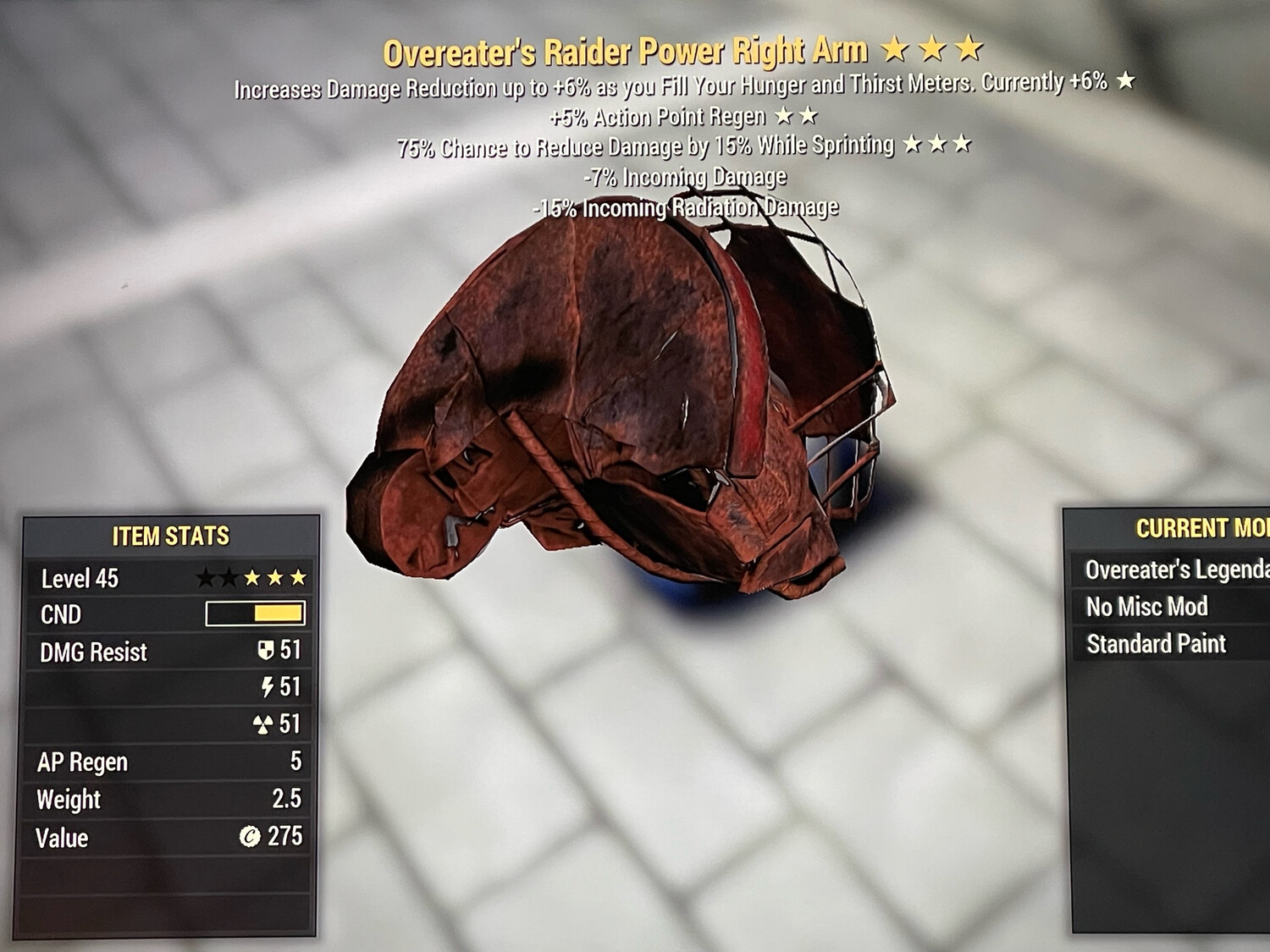Open the Standard Paint option

click(1156, 643)
